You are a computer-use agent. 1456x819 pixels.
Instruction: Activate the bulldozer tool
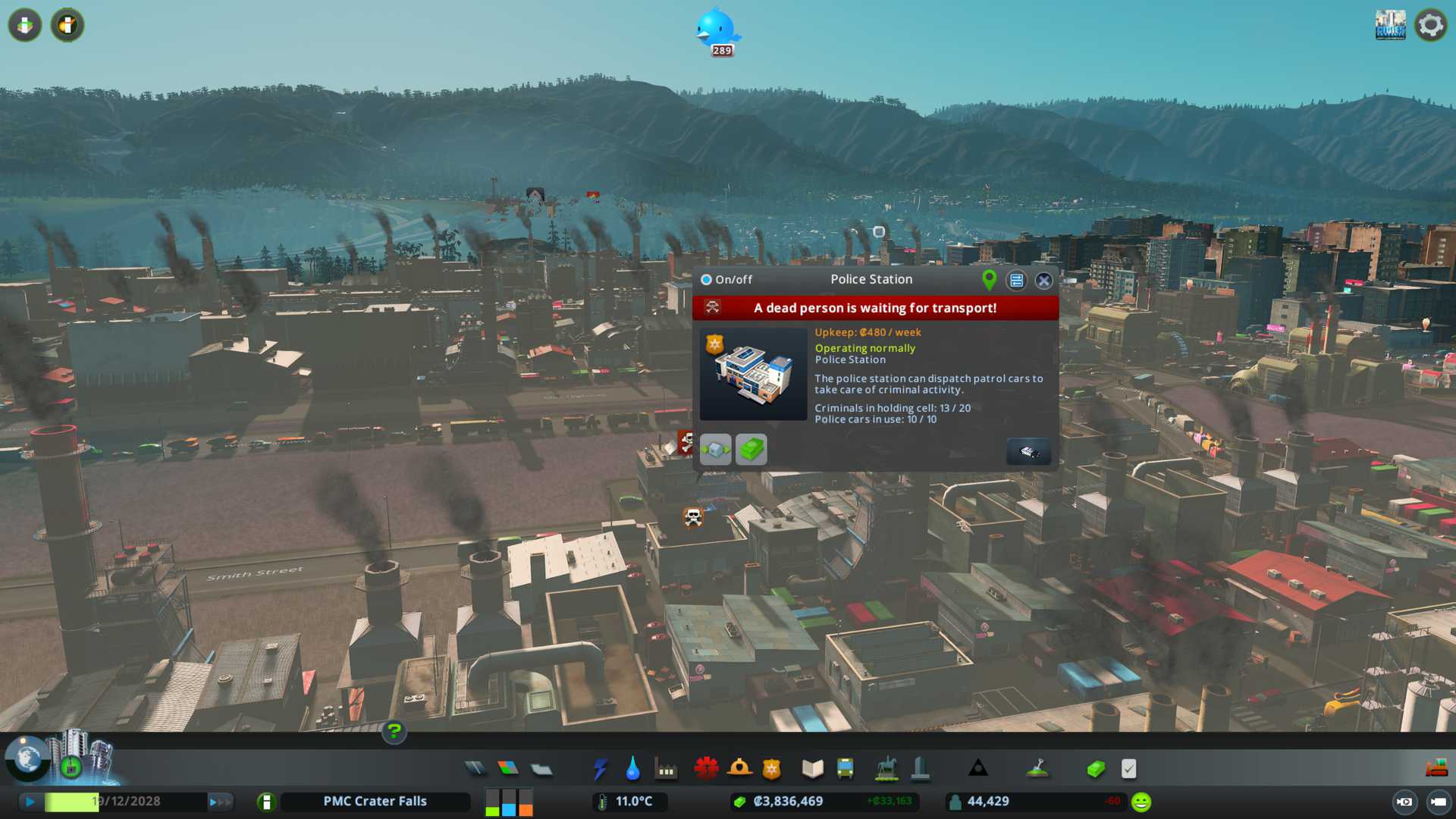(x=1436, y=769)
